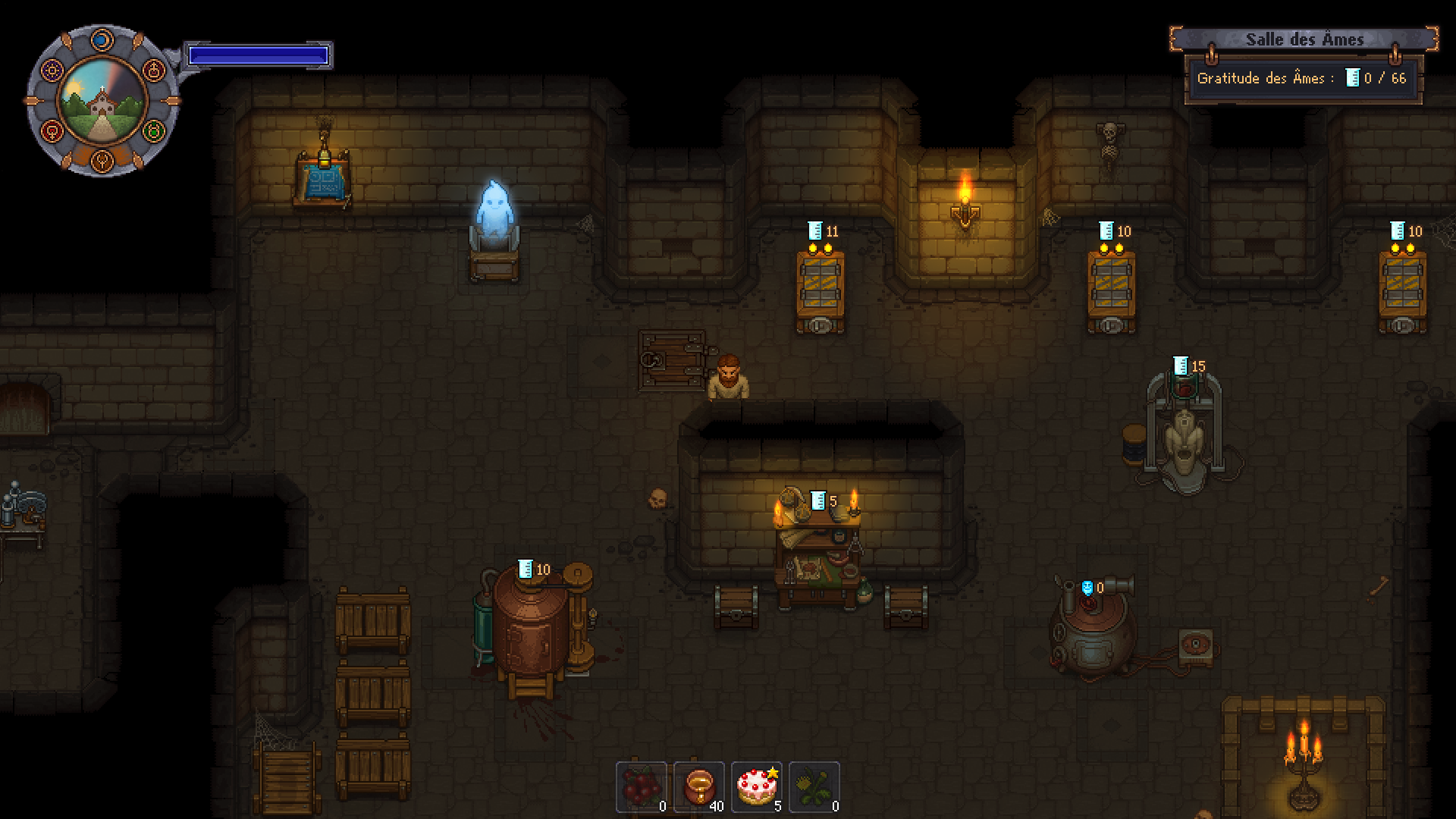Select the honey jug in the hotbar
The height and width of the screenshot is (819, 1456).
[698, 787]
